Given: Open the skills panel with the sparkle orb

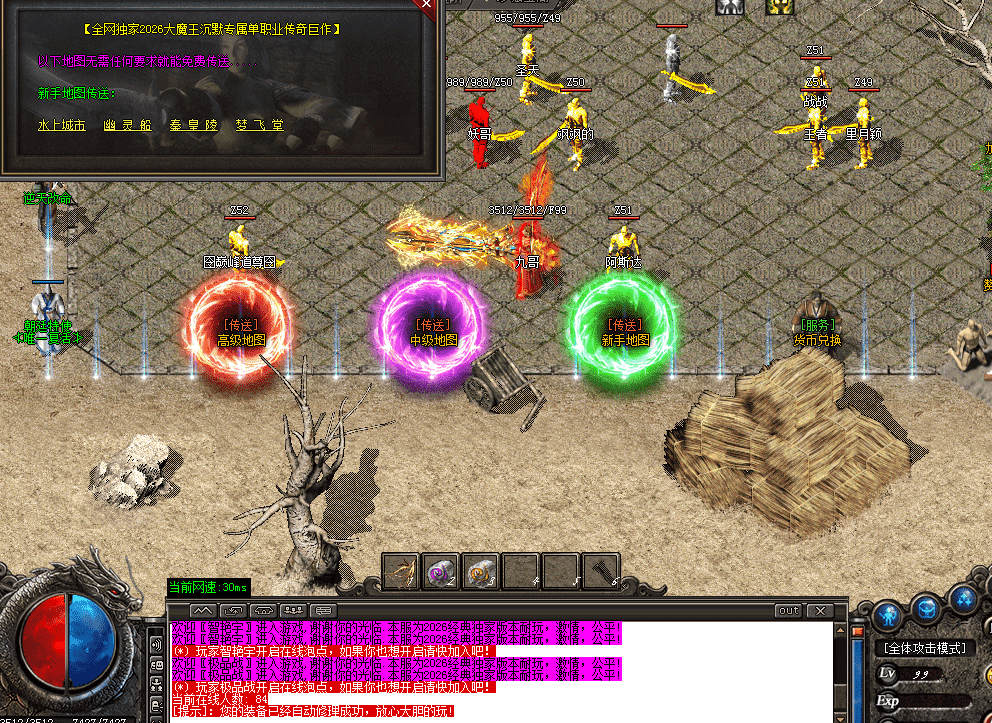Looking at the screenshot, I should [964, 601].
